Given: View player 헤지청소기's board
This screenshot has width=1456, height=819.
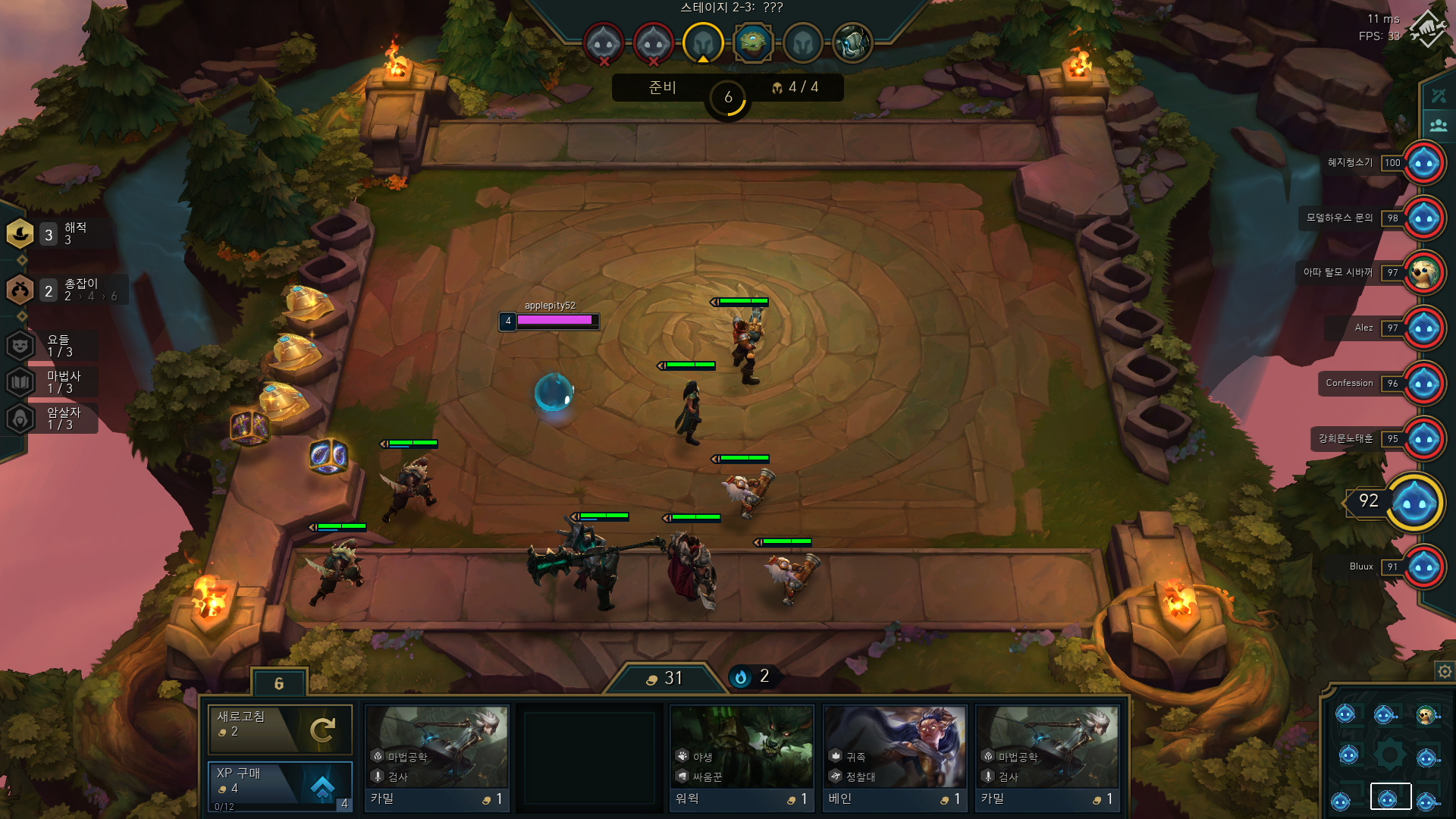Looking at the screenshot, I should (x=1423, y=163).
